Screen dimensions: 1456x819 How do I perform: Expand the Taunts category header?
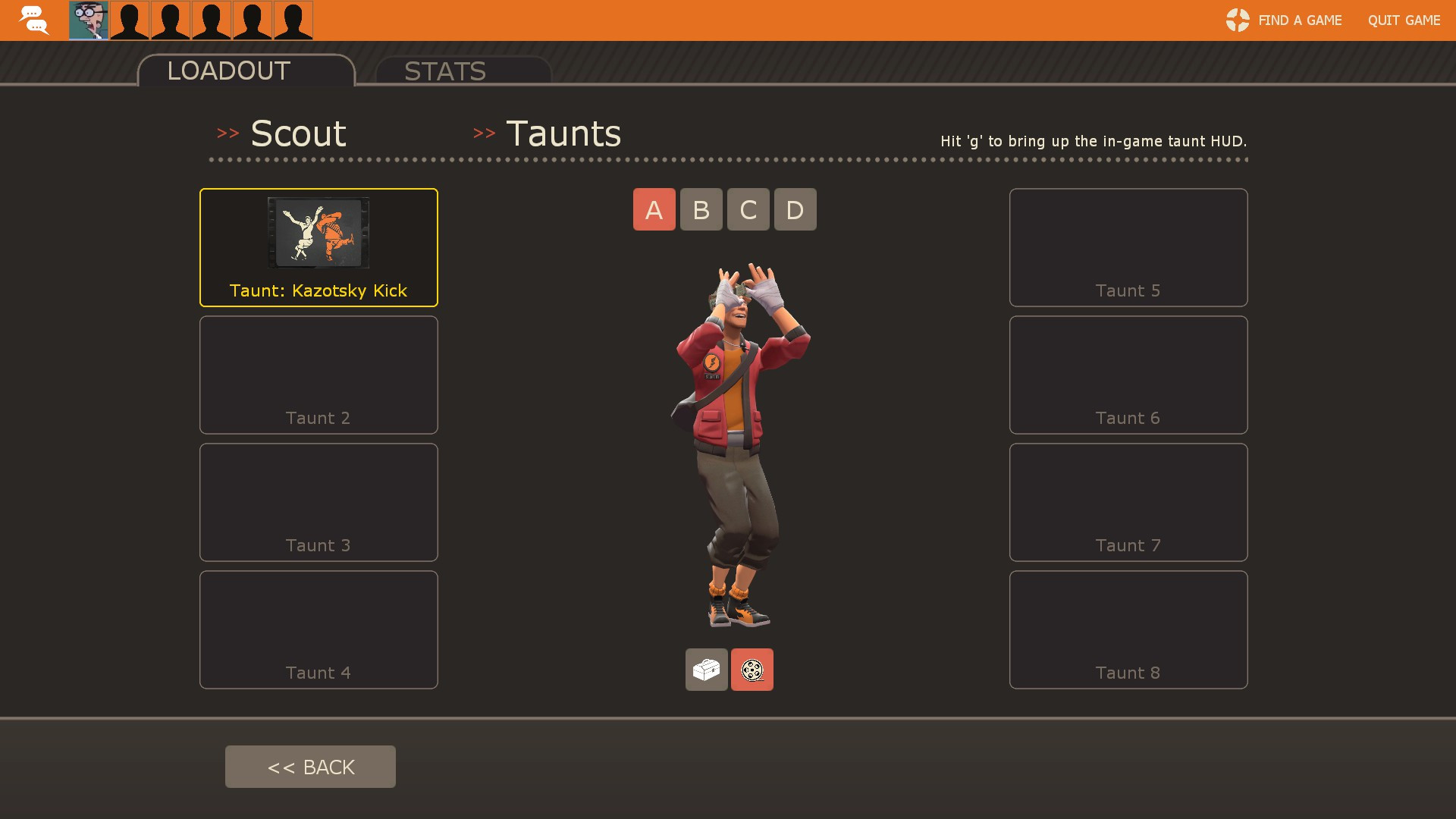[563, 133]
